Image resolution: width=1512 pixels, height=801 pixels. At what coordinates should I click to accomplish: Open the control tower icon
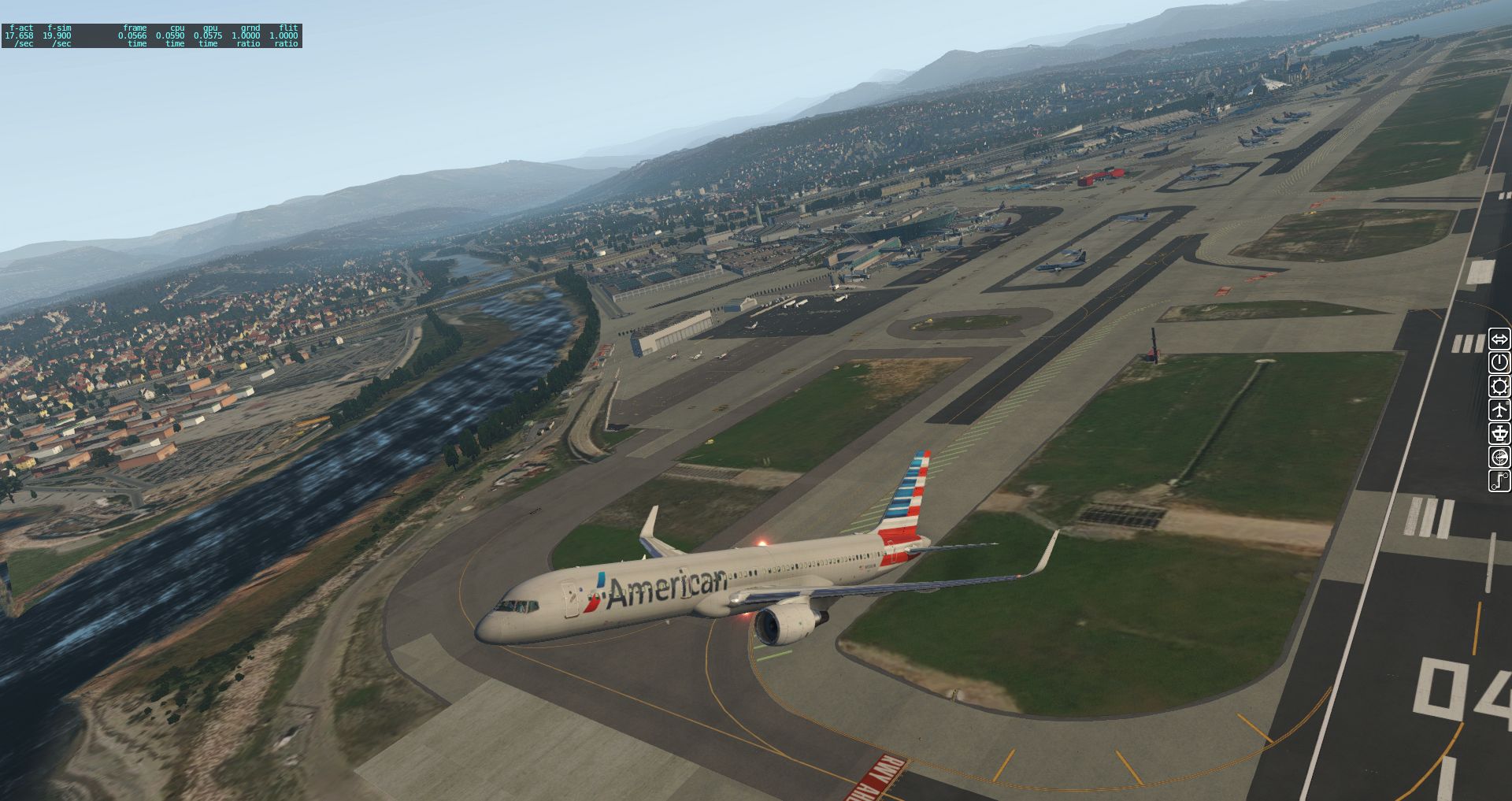coord(1499,433)
